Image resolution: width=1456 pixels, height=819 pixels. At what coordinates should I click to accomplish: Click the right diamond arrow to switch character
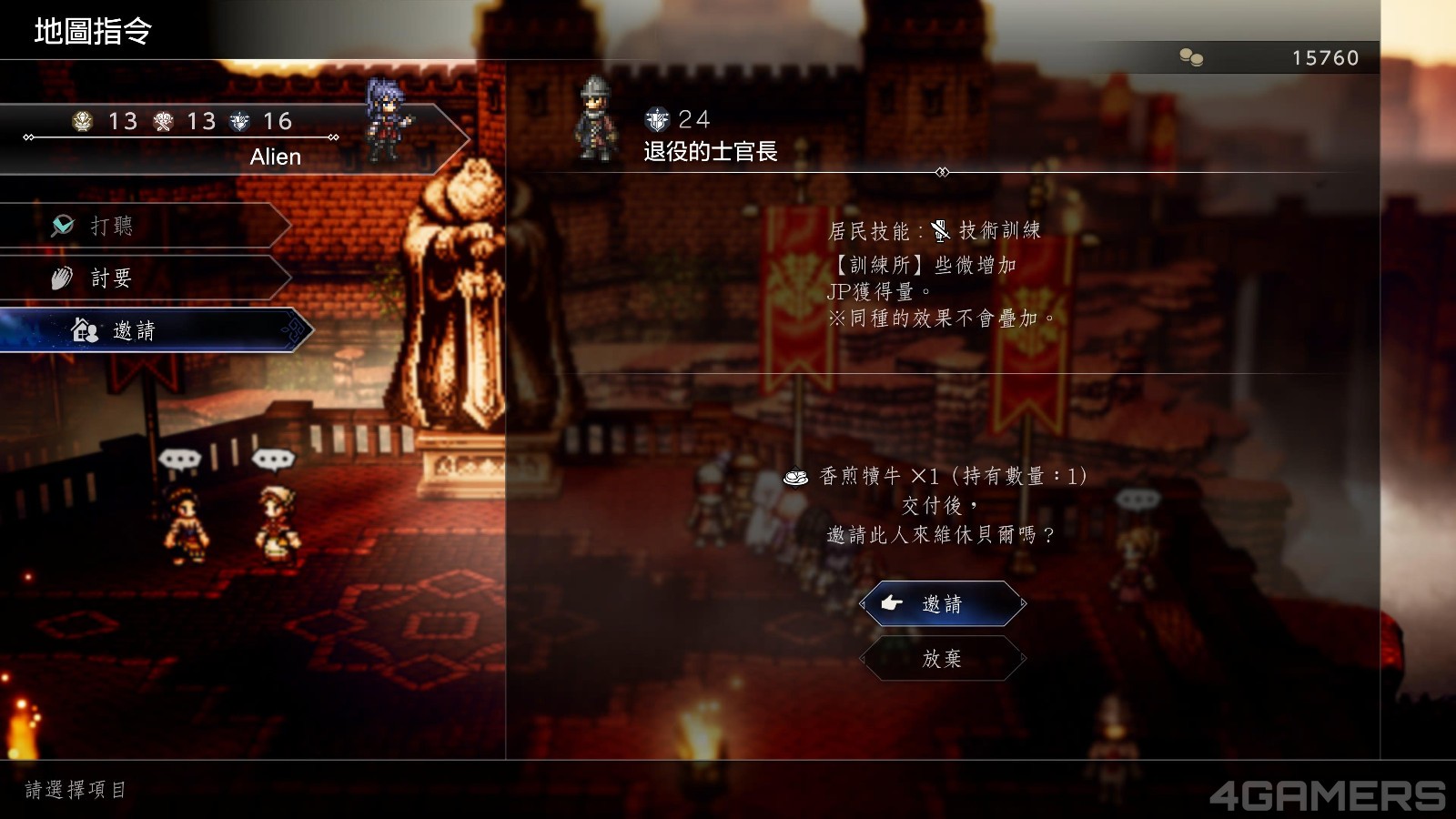(x=333, y=137)
